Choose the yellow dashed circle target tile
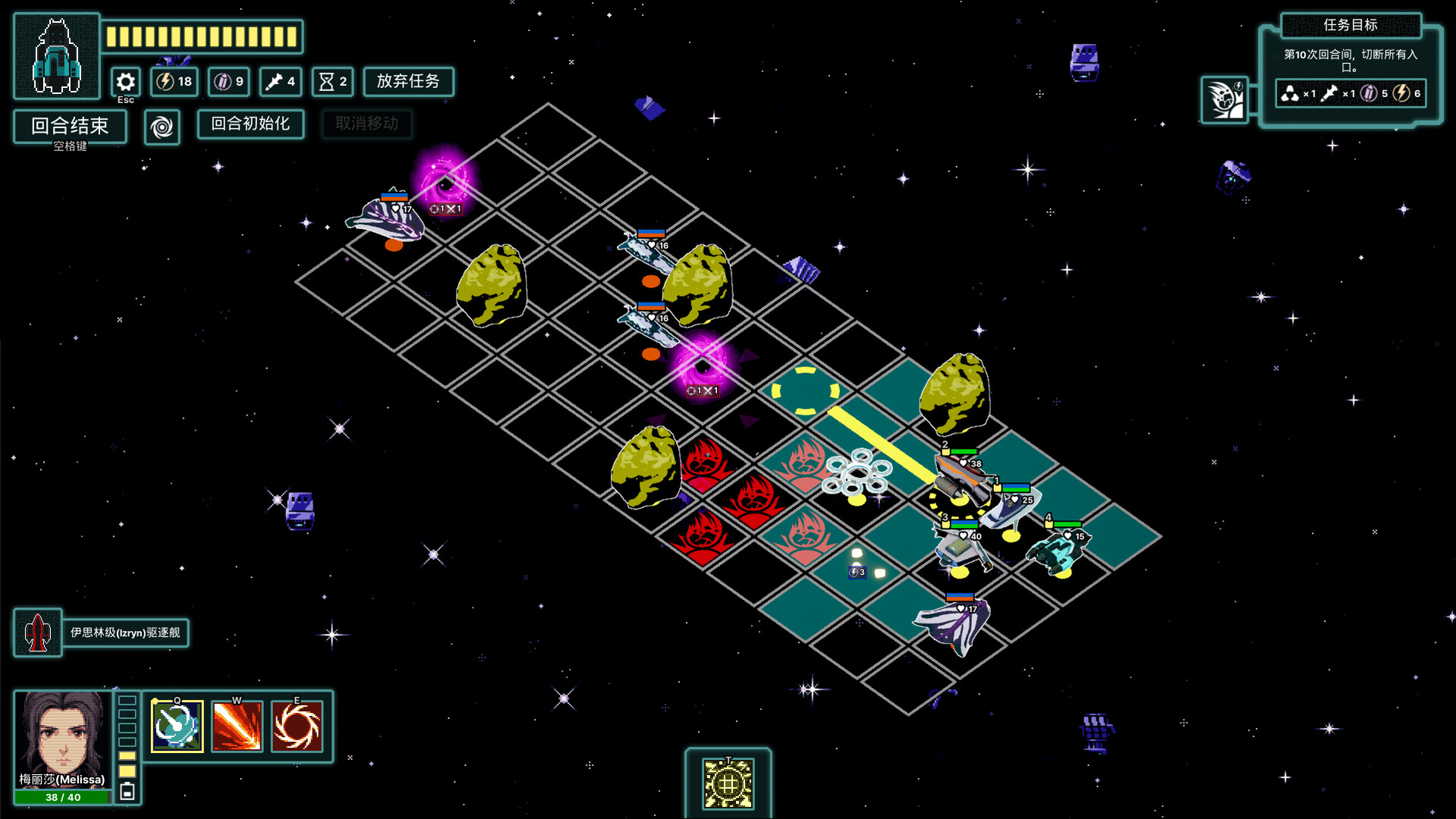This screenshot has height=819, width=1456. pos(805,391)
